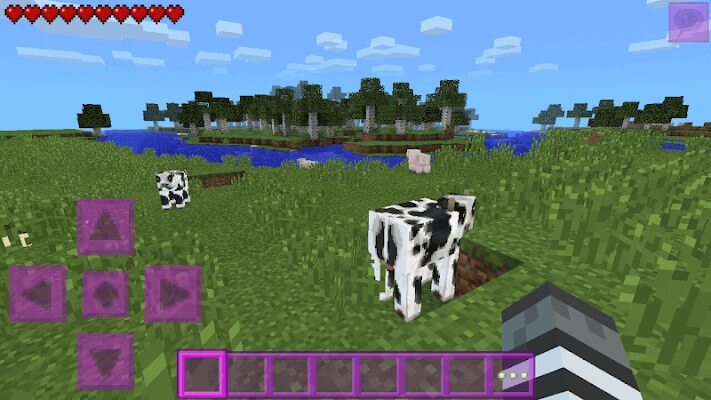Tap the up arrow movement button
711x400 pixels.
point(105,227)
